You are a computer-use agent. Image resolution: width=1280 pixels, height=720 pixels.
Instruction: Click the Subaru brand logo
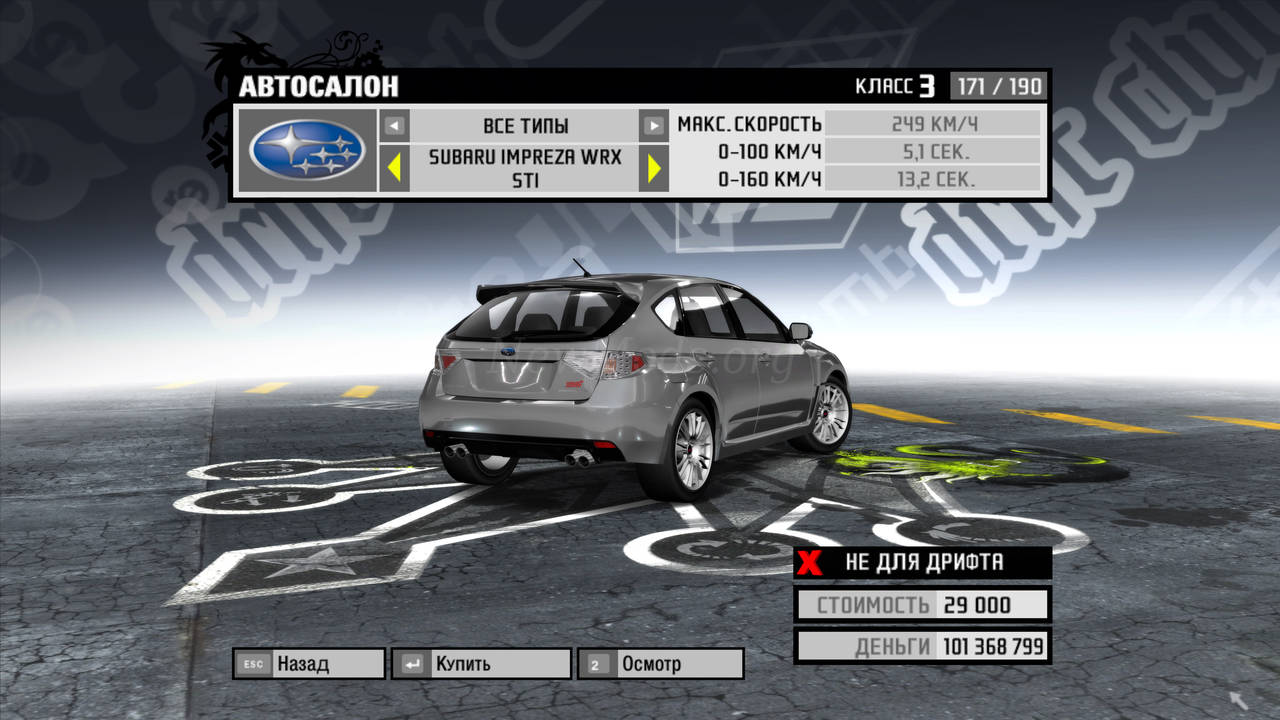tap(306, 151)
